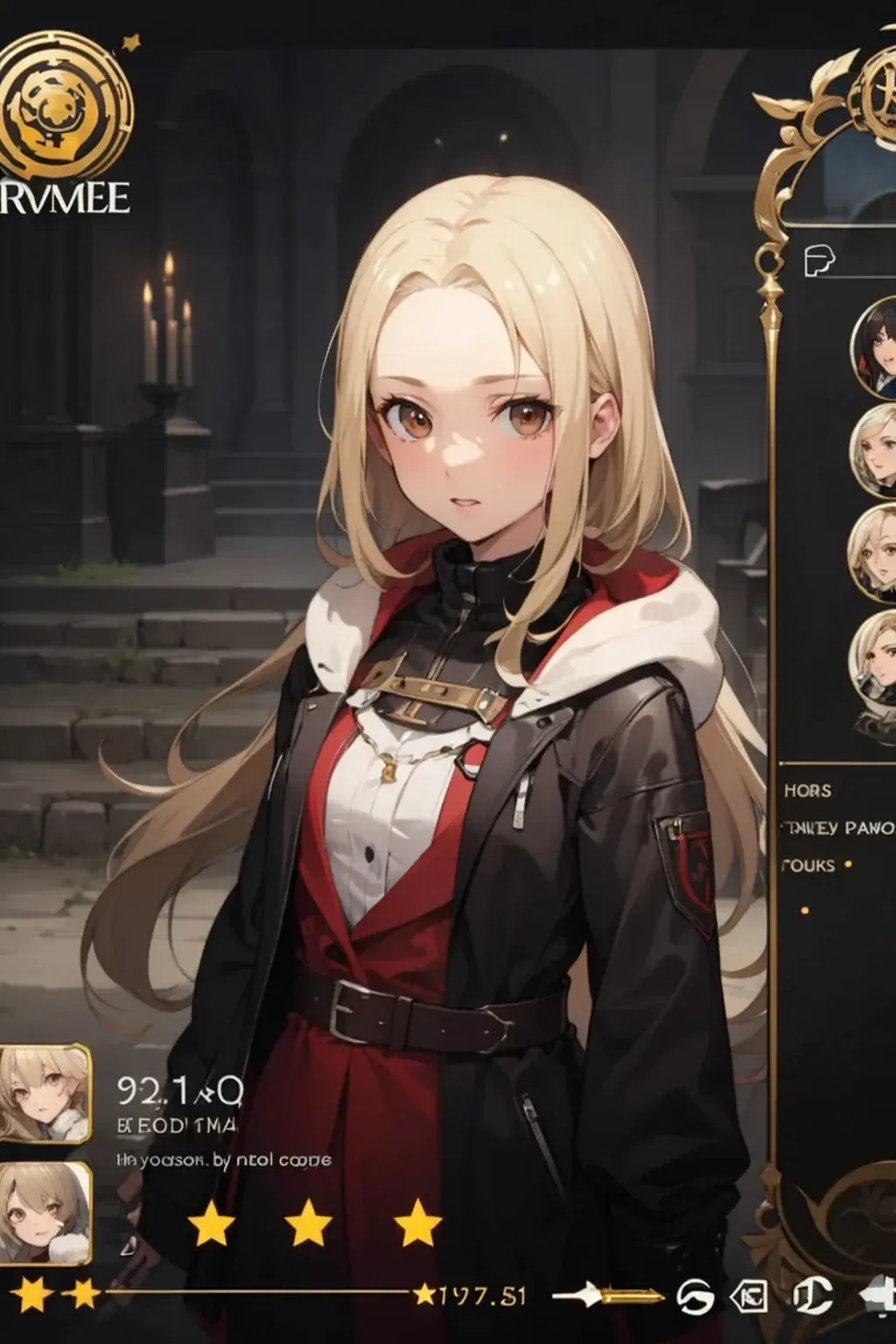
Task: Activate the circular S-shaped icon
Action: (x=695, y=1296)
